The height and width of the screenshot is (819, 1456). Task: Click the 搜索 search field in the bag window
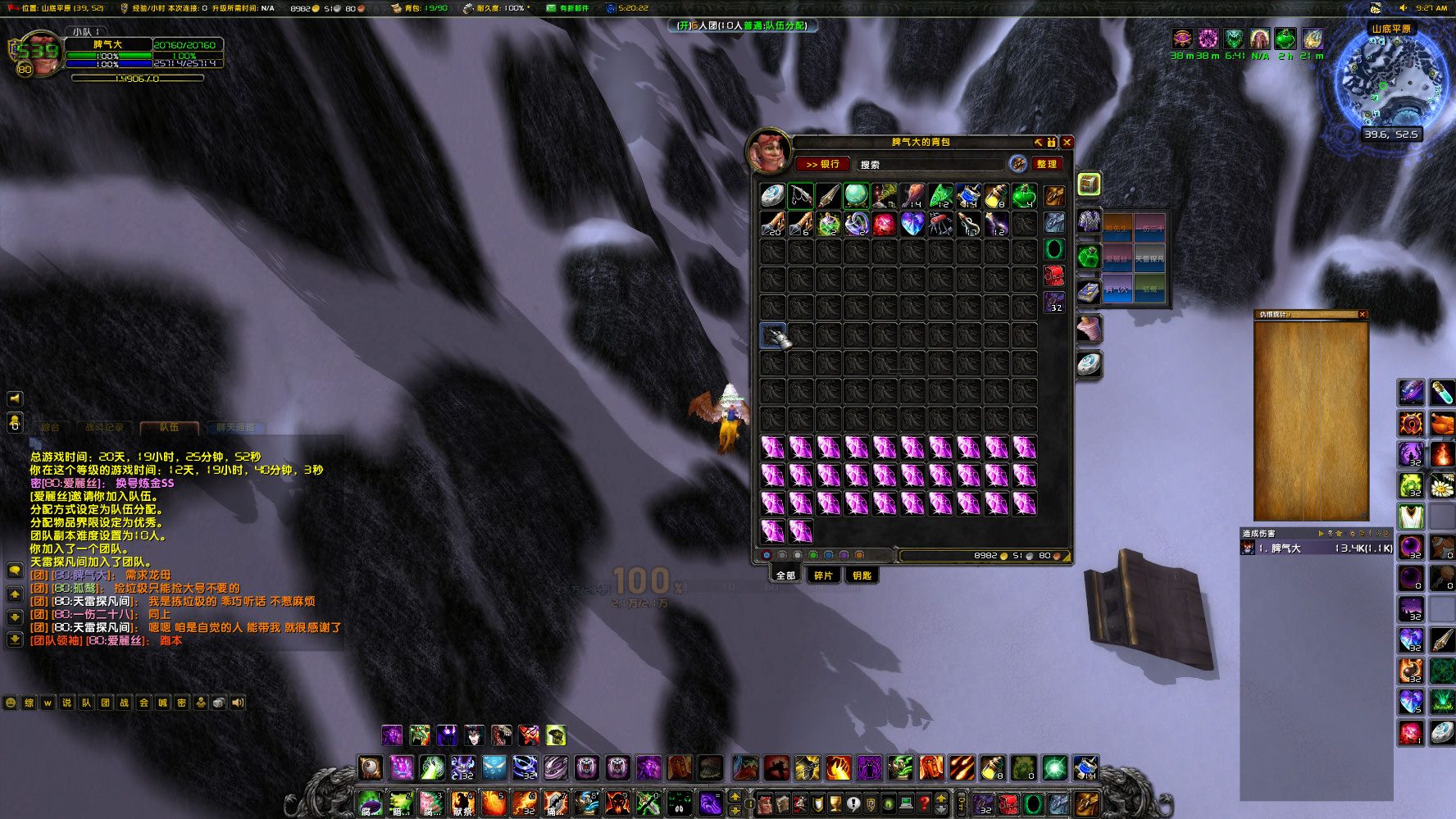point(930,164)
